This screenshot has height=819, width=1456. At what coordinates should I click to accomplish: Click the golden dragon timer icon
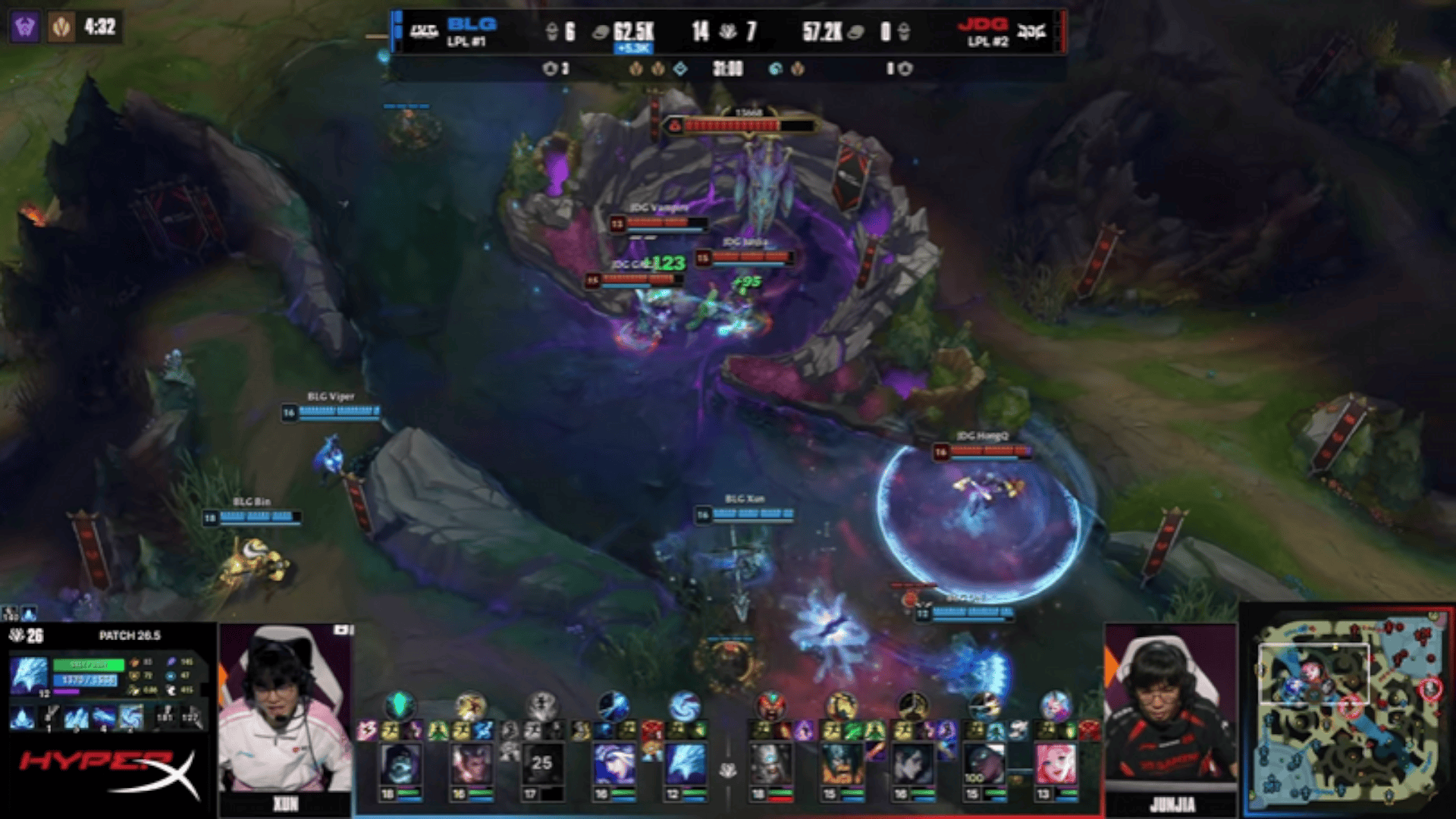point(61,28)
